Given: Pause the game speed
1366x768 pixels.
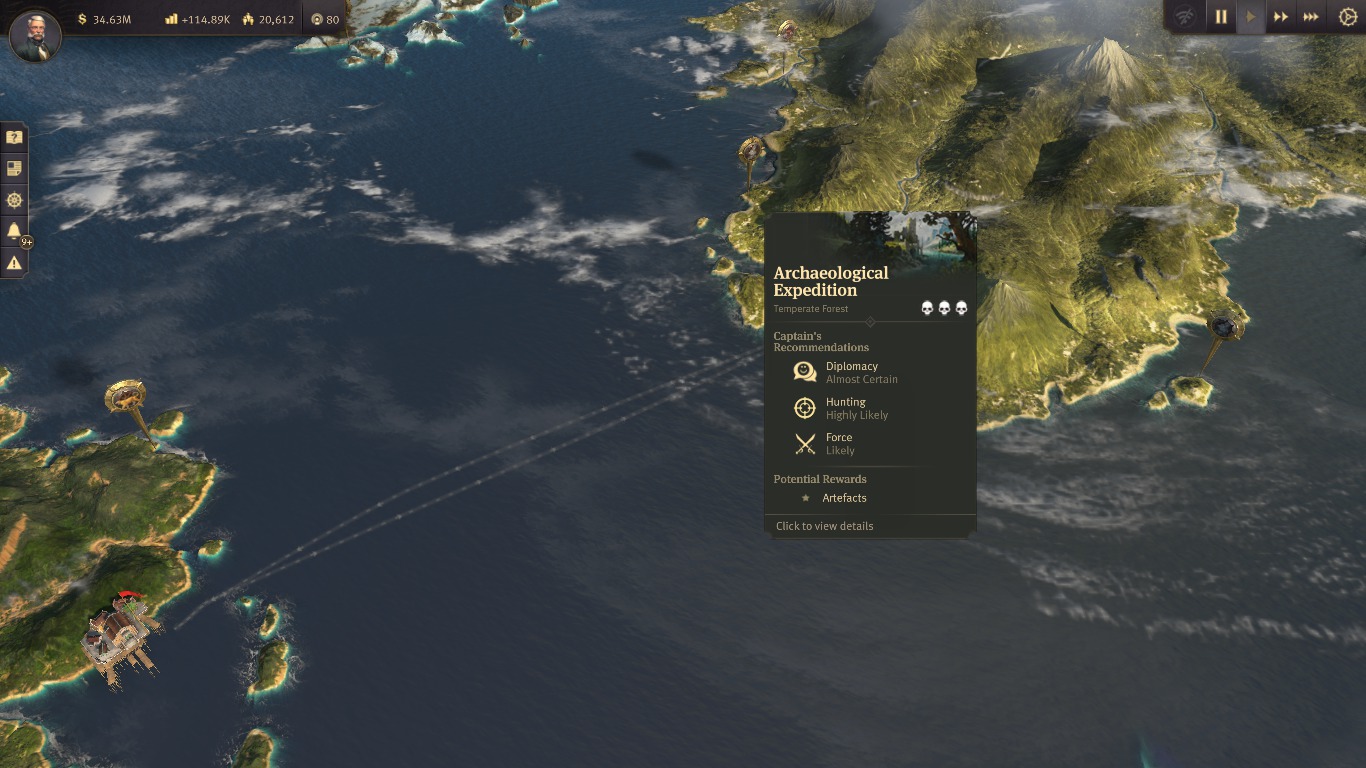Looking at the screenshot, I should point(1221,17).
